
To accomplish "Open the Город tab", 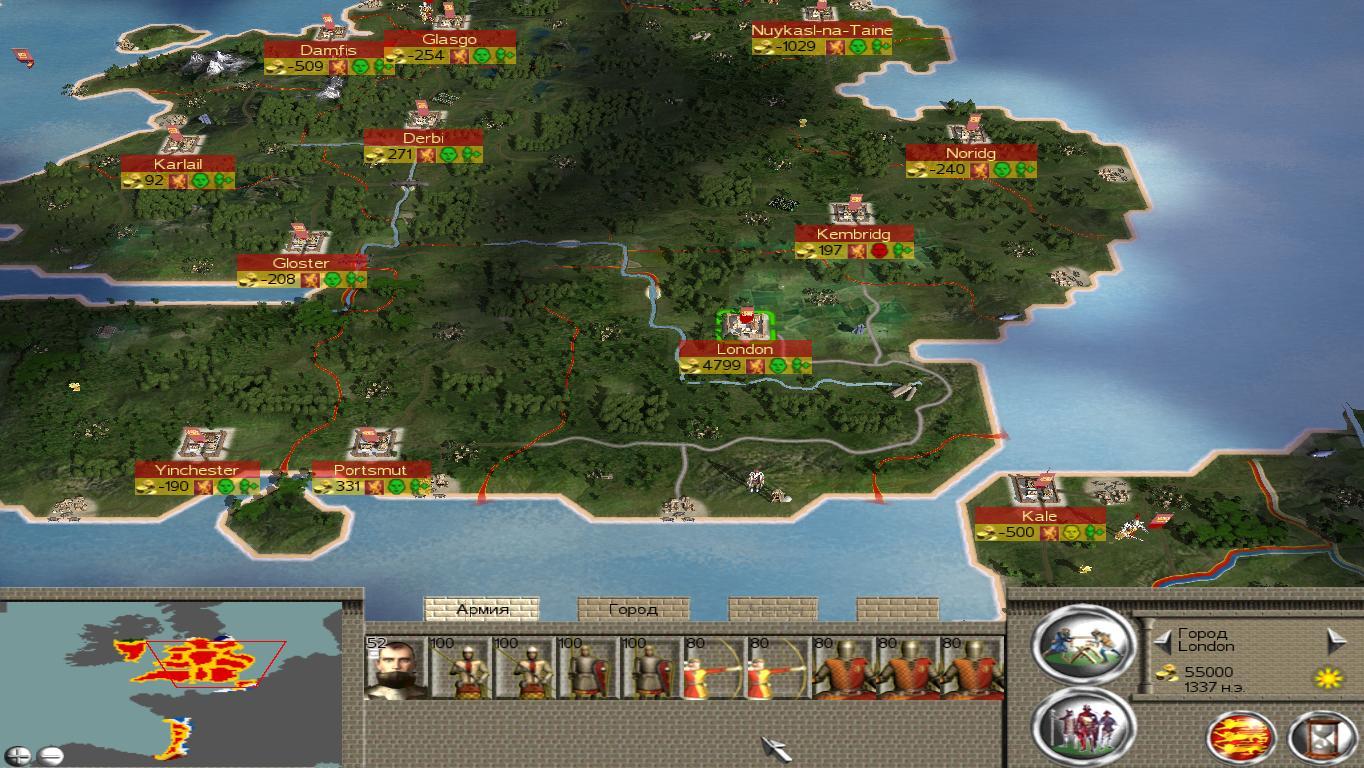I will (x=633, y=609).
